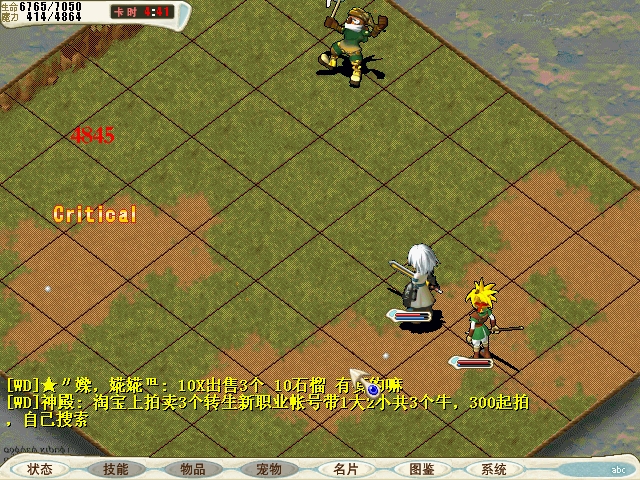Open the 状态 (Status) menu
Image resolution: width=640 pixels, height=480 pixels.
(40, 469)
